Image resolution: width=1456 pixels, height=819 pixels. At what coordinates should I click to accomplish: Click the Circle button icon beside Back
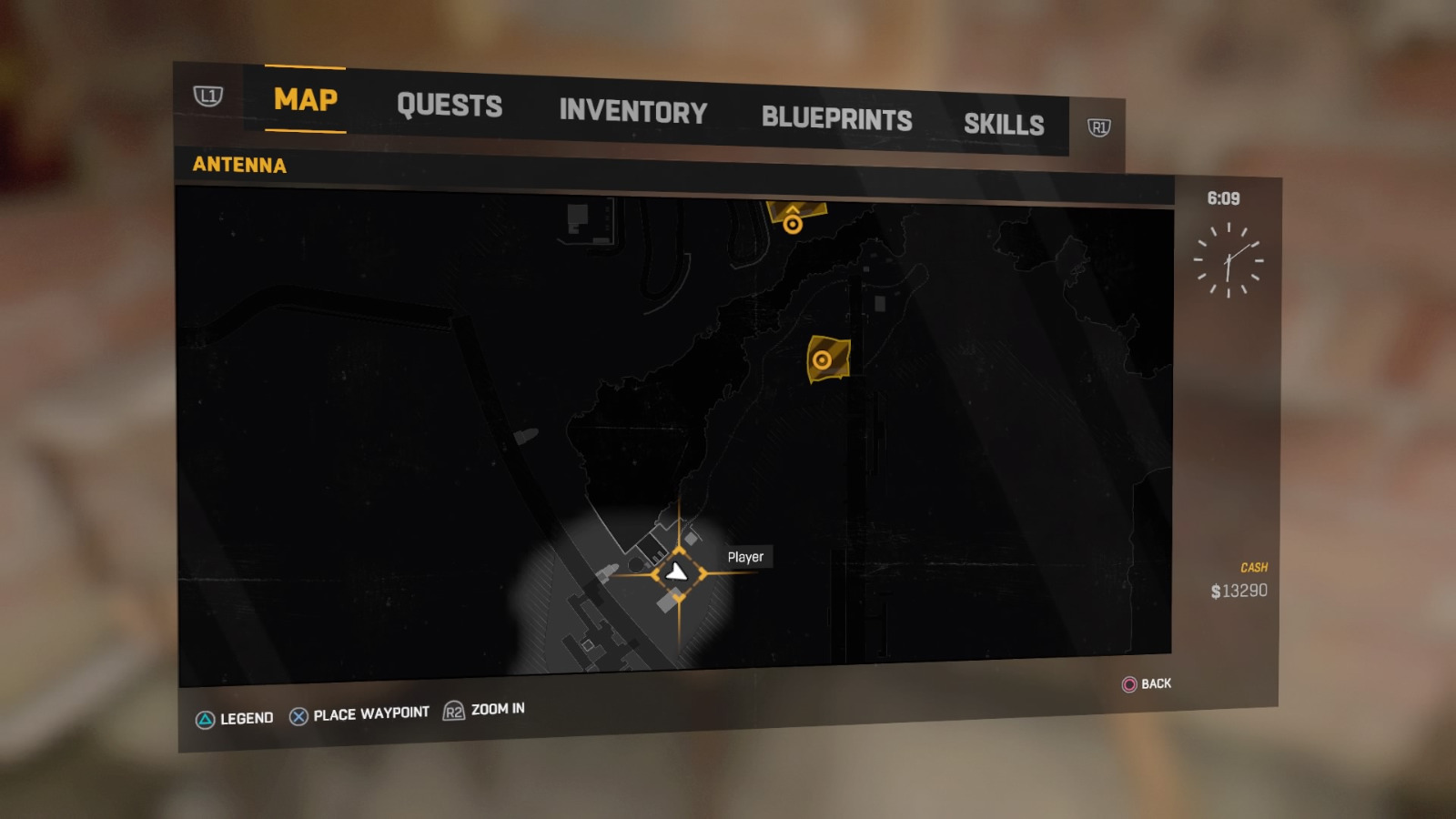(x=1127, y=683)
